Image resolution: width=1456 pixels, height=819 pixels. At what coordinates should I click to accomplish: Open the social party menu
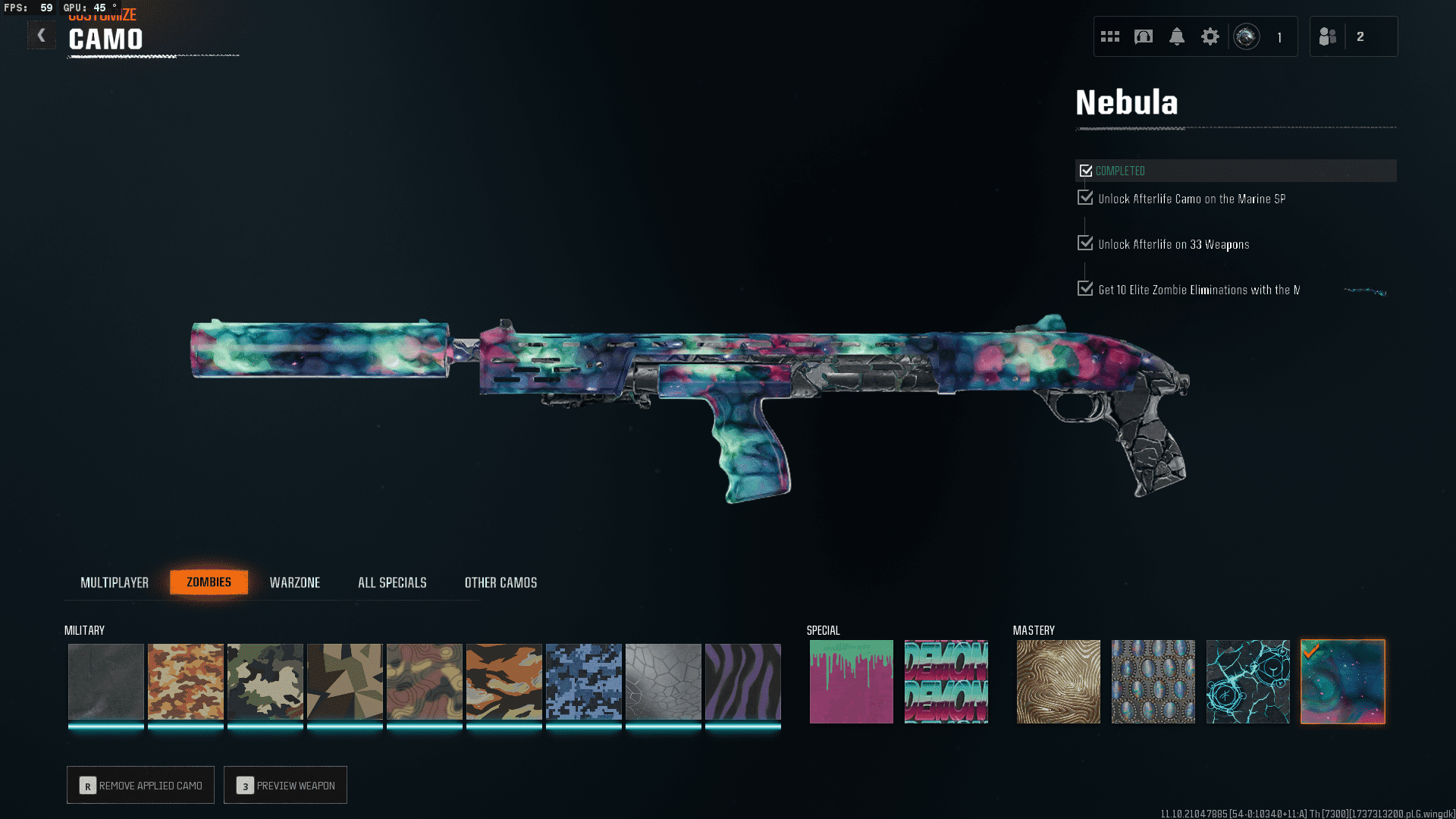point(1329,36)
